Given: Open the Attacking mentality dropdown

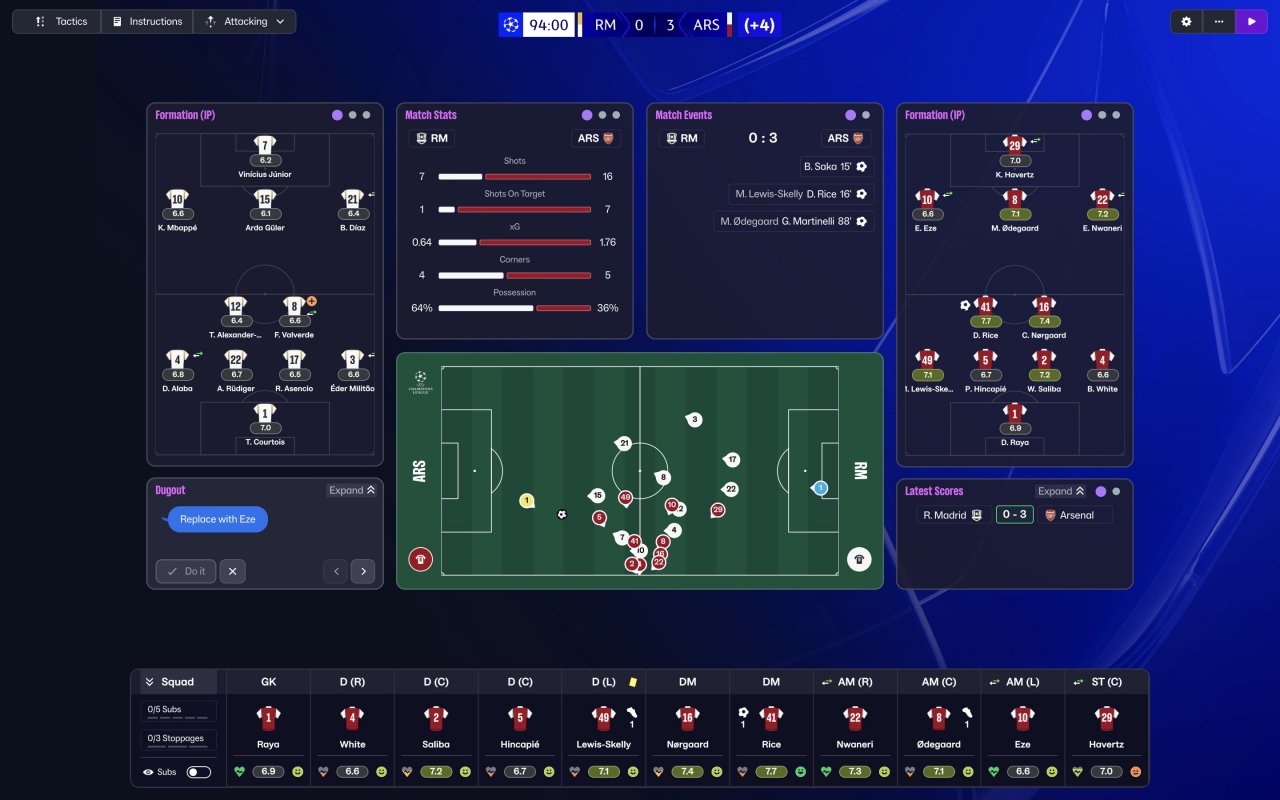Looking at the screenshot, I should (x=244, y=21).
